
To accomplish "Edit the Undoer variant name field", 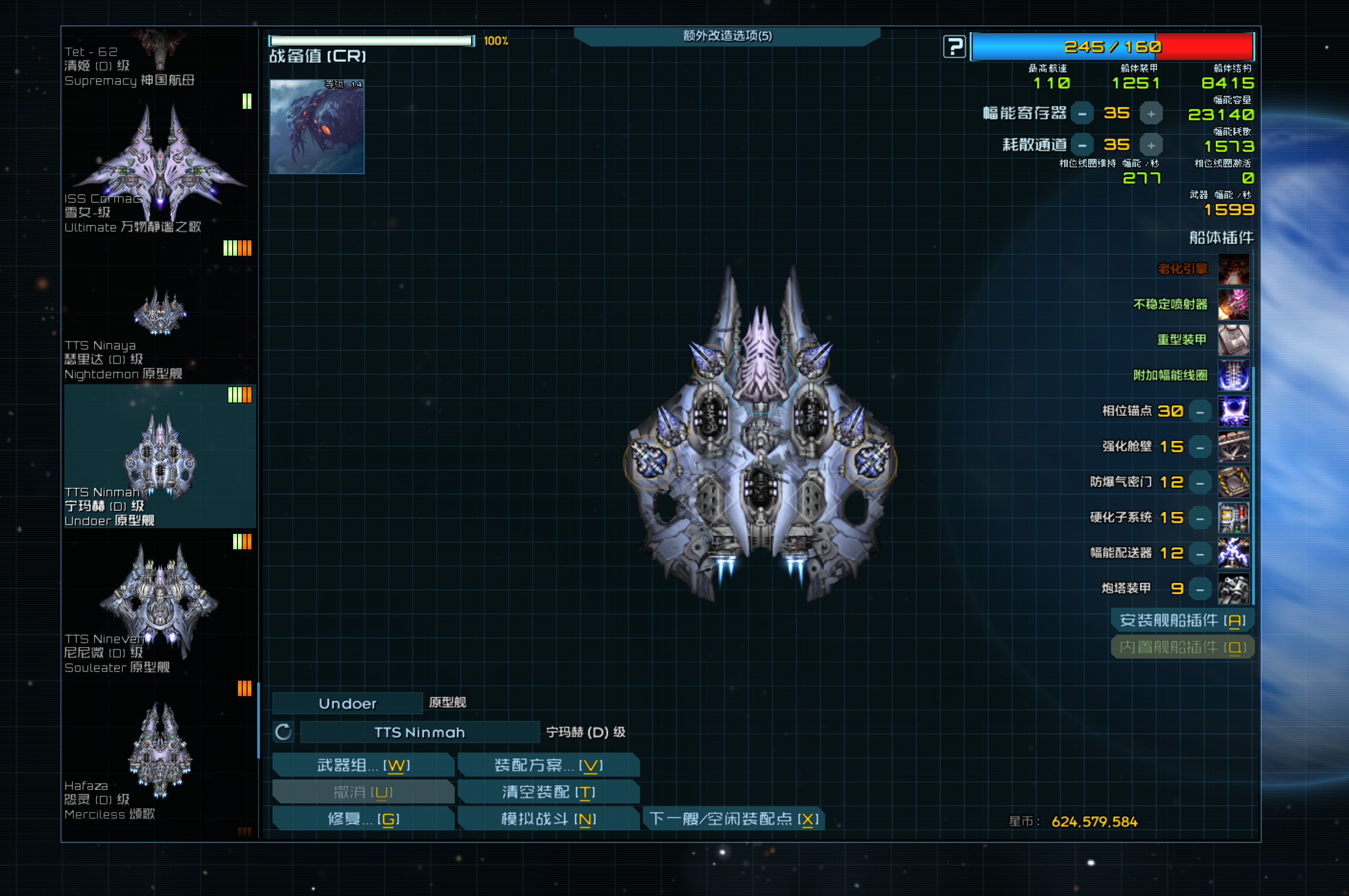I will coord(347,704).
